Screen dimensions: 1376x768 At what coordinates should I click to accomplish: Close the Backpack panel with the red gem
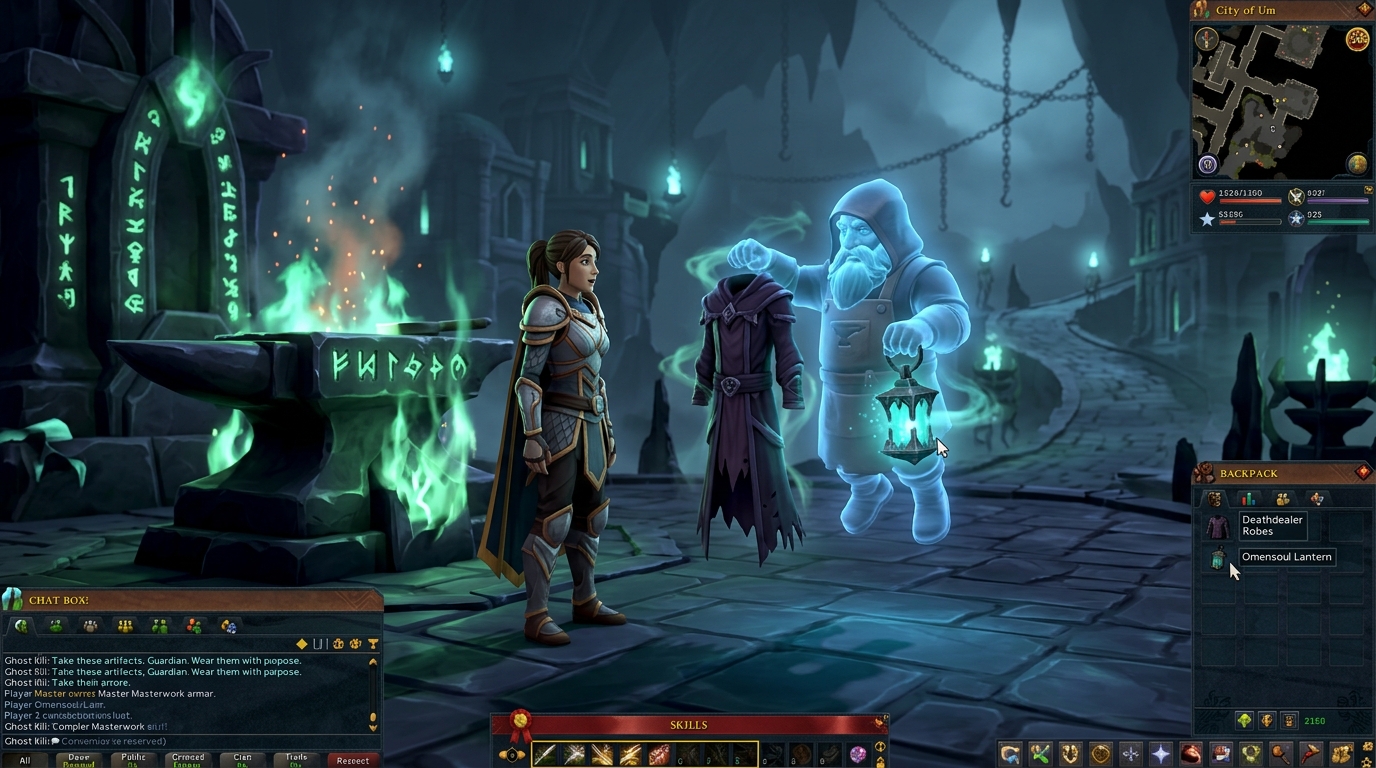click(x=1362, y=473)
